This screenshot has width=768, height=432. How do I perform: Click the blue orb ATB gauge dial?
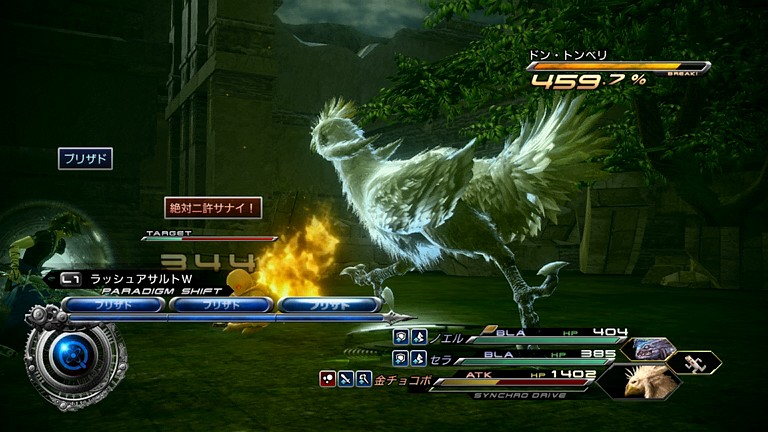(x=72, y=353)
